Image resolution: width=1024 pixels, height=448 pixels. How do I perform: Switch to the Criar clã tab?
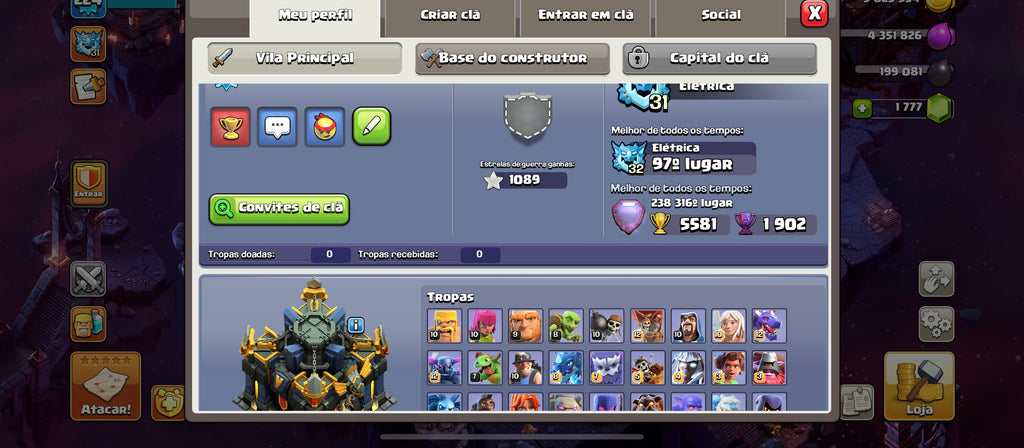[x=449, y=15]
